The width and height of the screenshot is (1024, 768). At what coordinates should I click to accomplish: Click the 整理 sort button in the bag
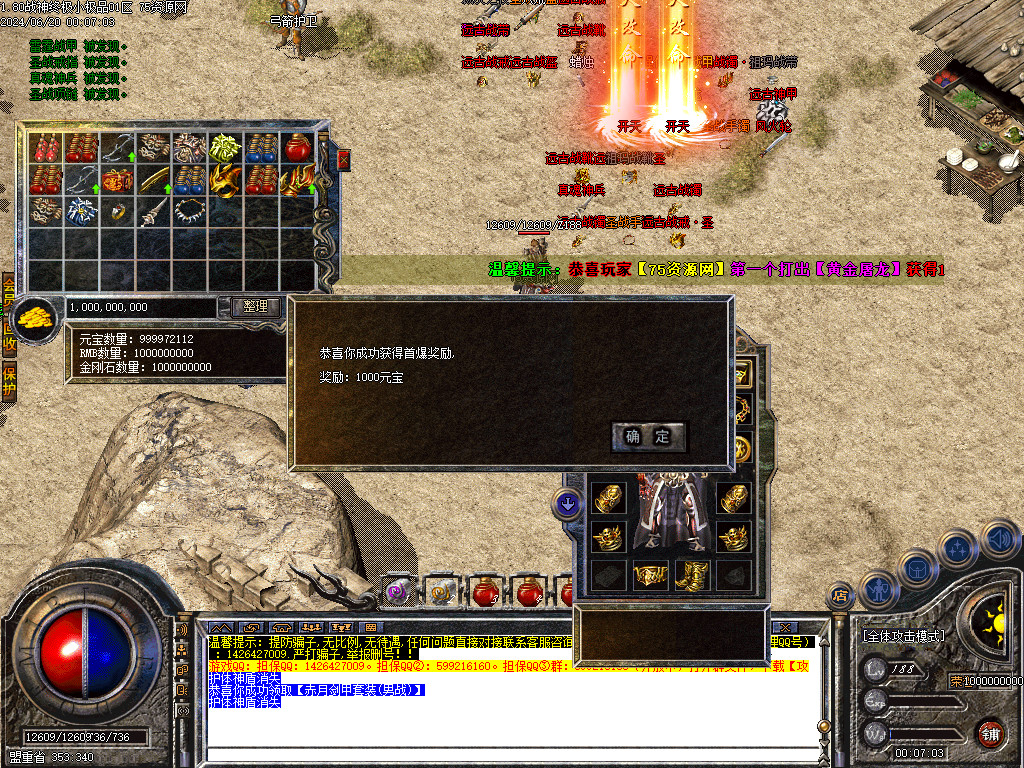point(255,307)
